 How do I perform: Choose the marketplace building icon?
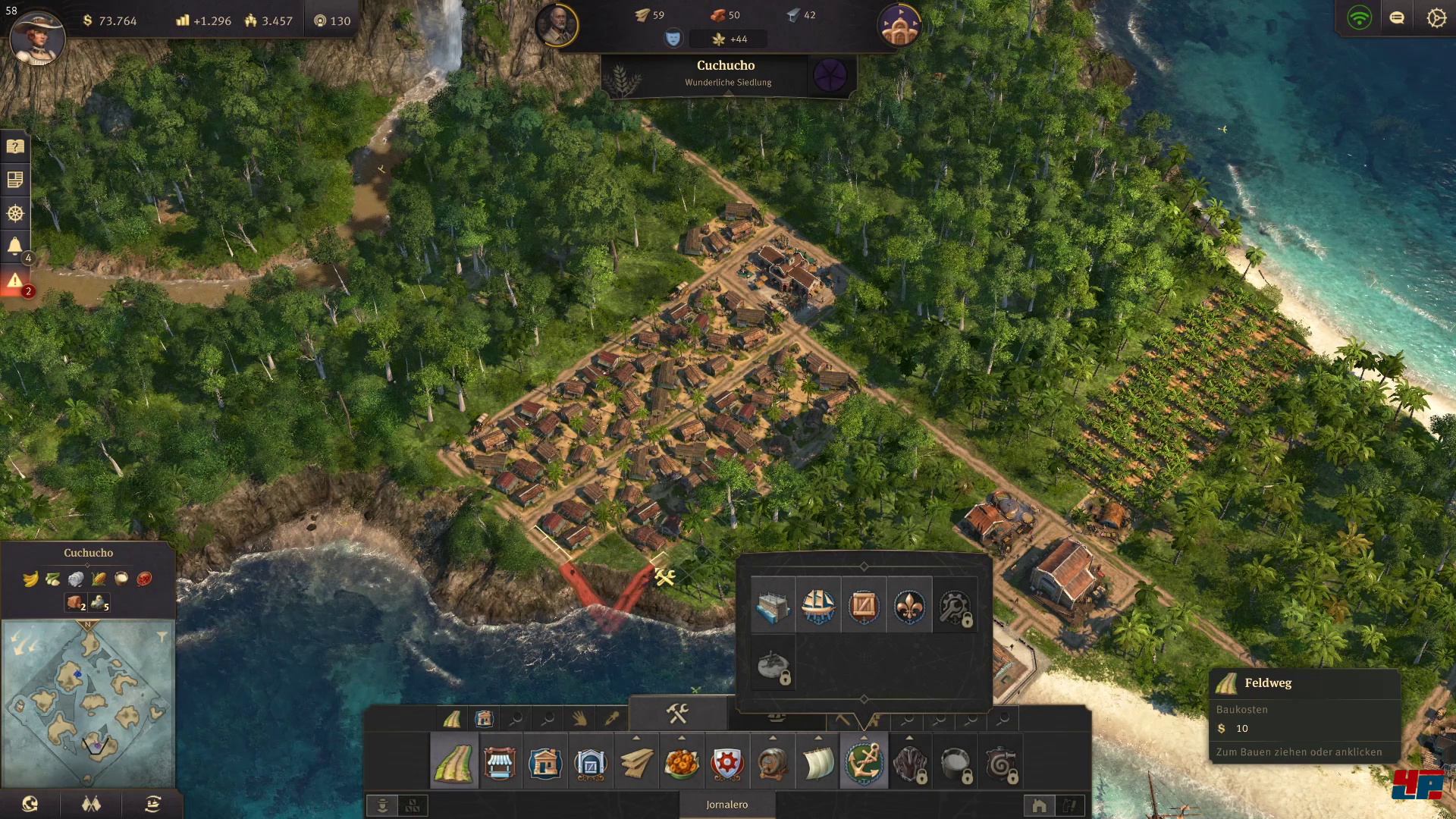point(499,762)
